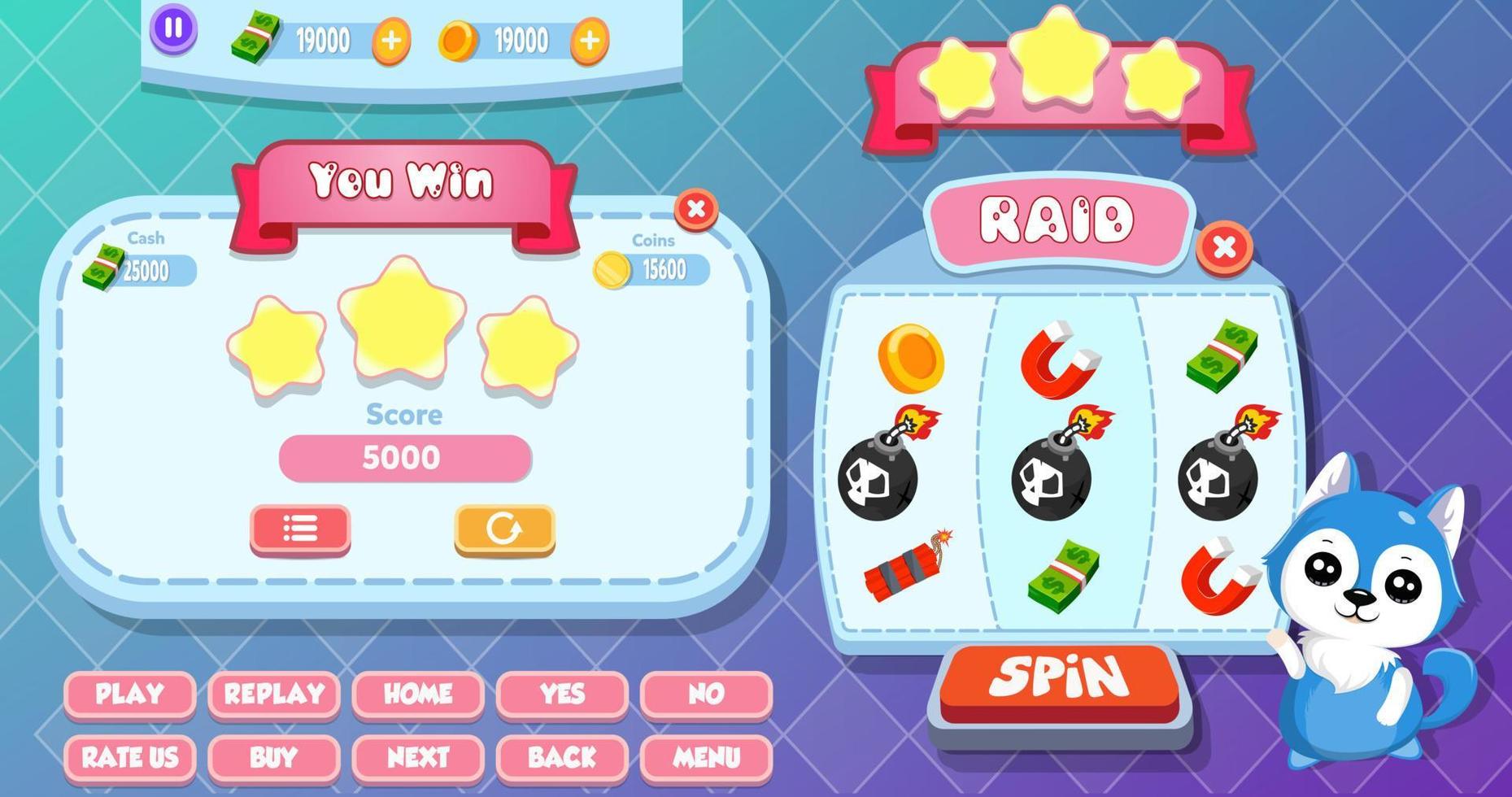Click the PLAY button
Viewport: 1512px width, 797px height.
click(129, 695)
